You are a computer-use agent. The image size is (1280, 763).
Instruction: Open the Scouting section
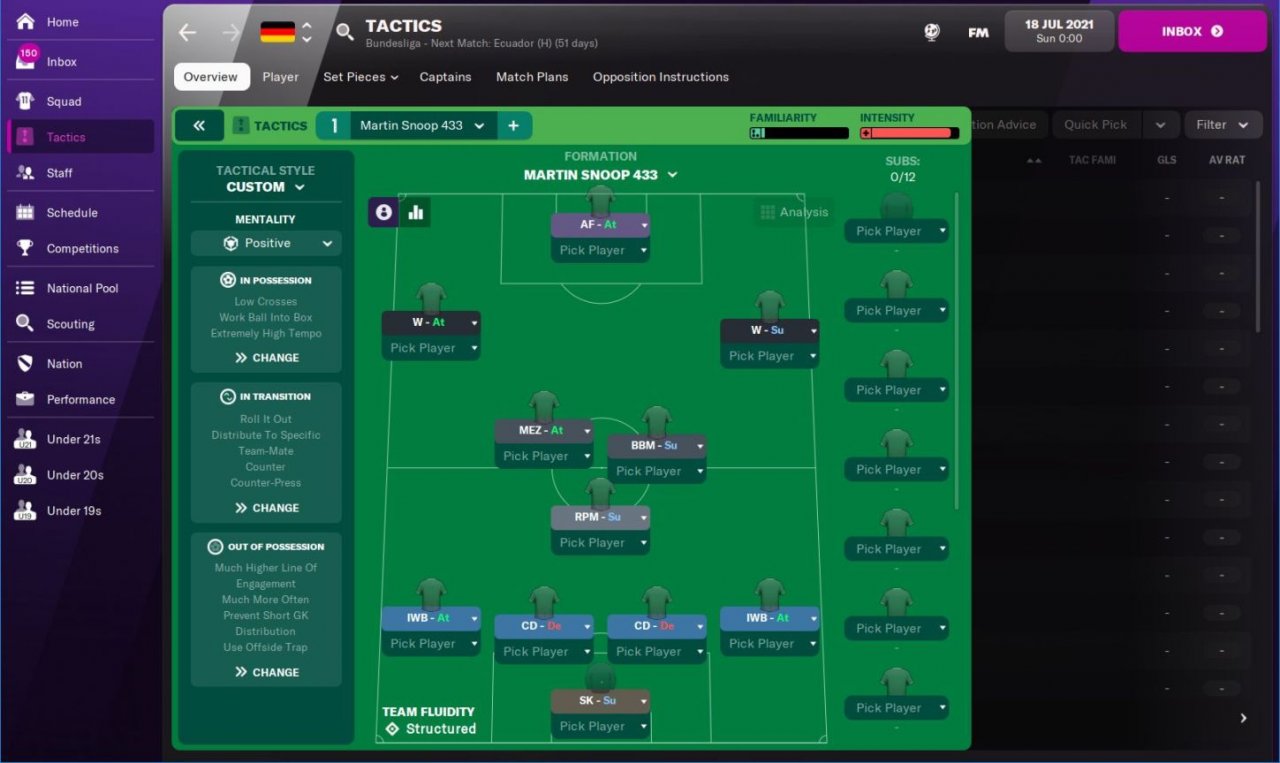click(70, 324)
